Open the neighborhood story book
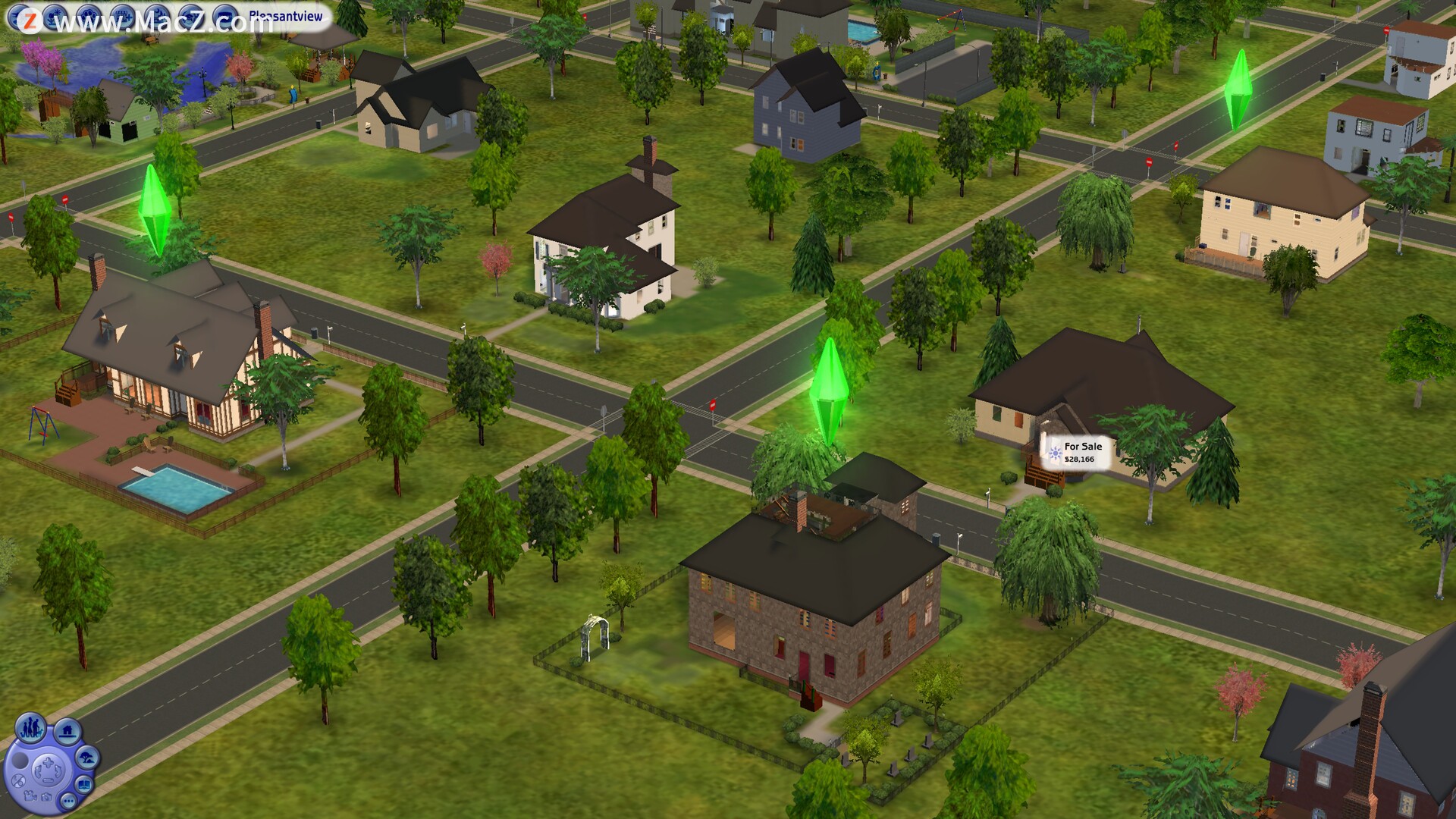The image size is (1456, 819). [x=84, y=785]
